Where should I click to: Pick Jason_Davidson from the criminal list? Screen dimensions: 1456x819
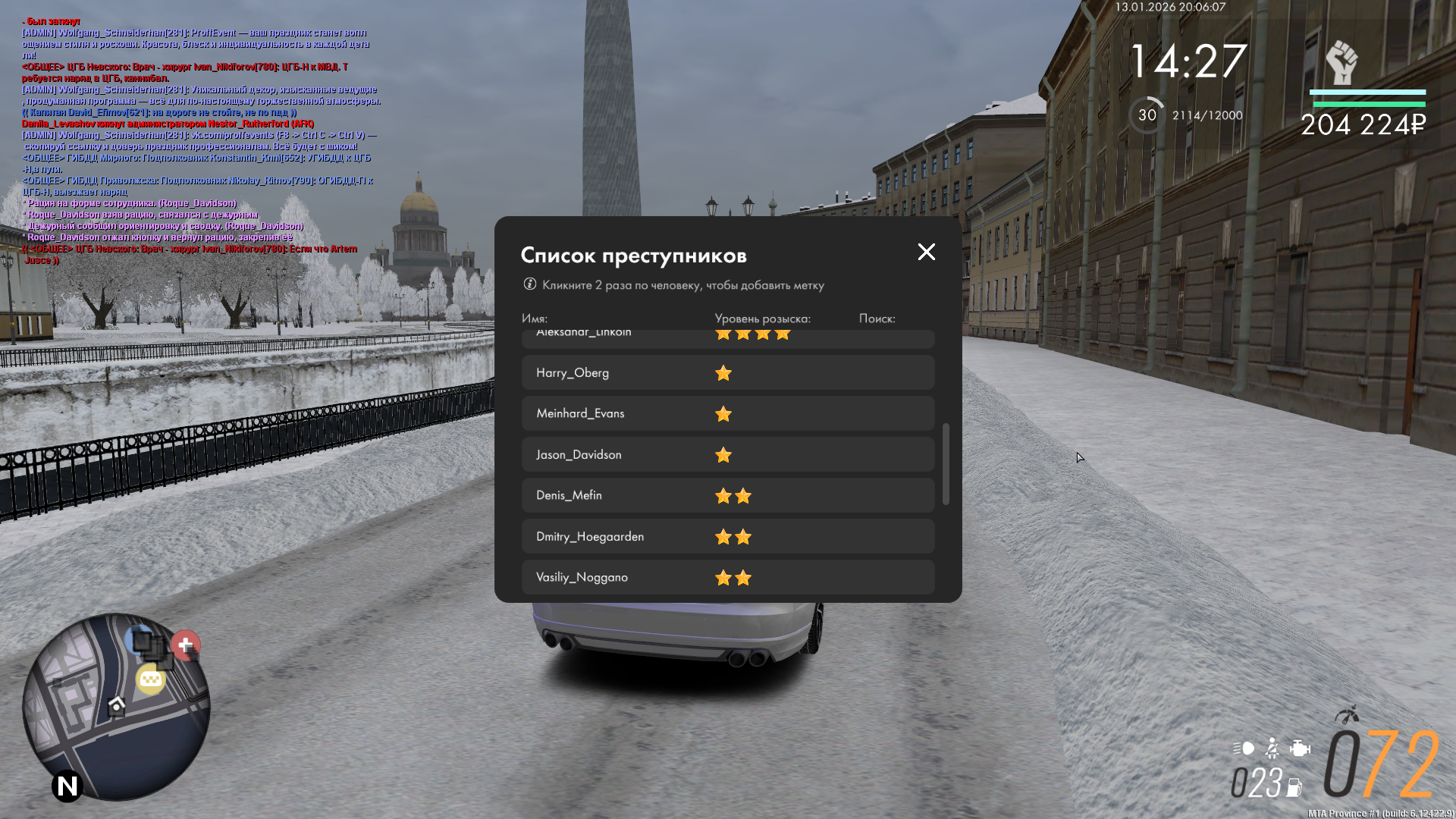click(x=727, y=455)
